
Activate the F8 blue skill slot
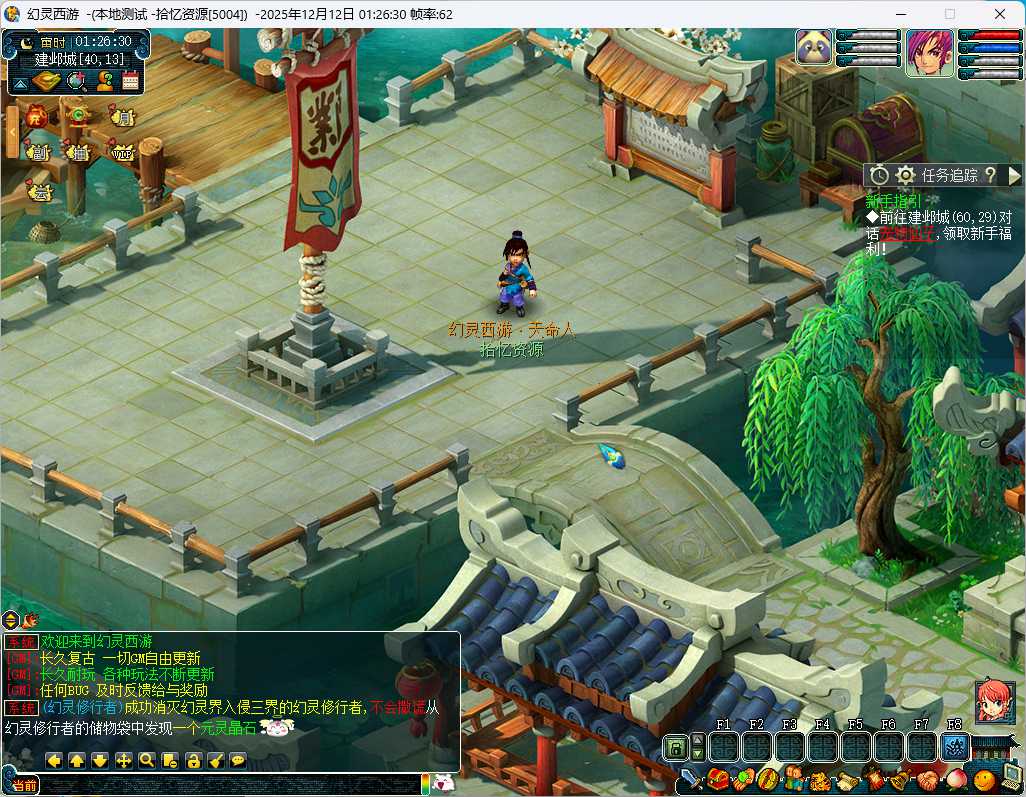point(955,746)
